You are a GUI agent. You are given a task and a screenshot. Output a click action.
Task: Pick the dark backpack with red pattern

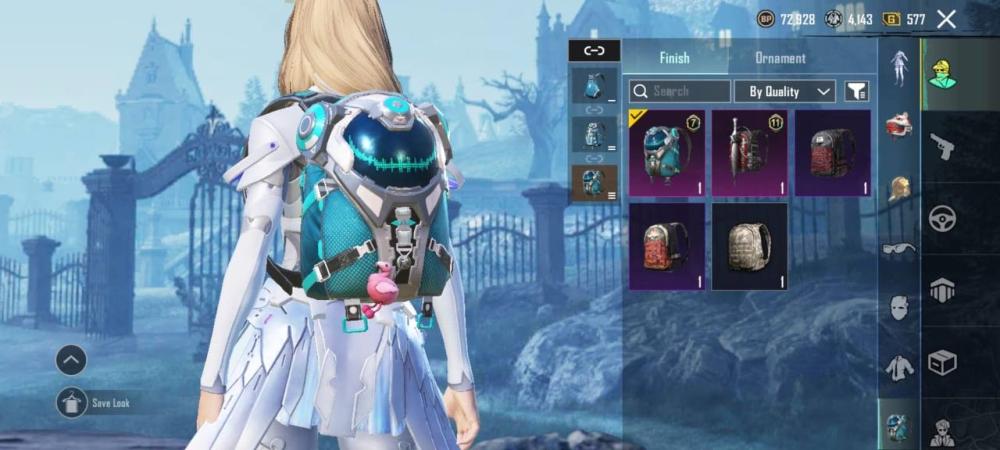[x=832, y=153]
